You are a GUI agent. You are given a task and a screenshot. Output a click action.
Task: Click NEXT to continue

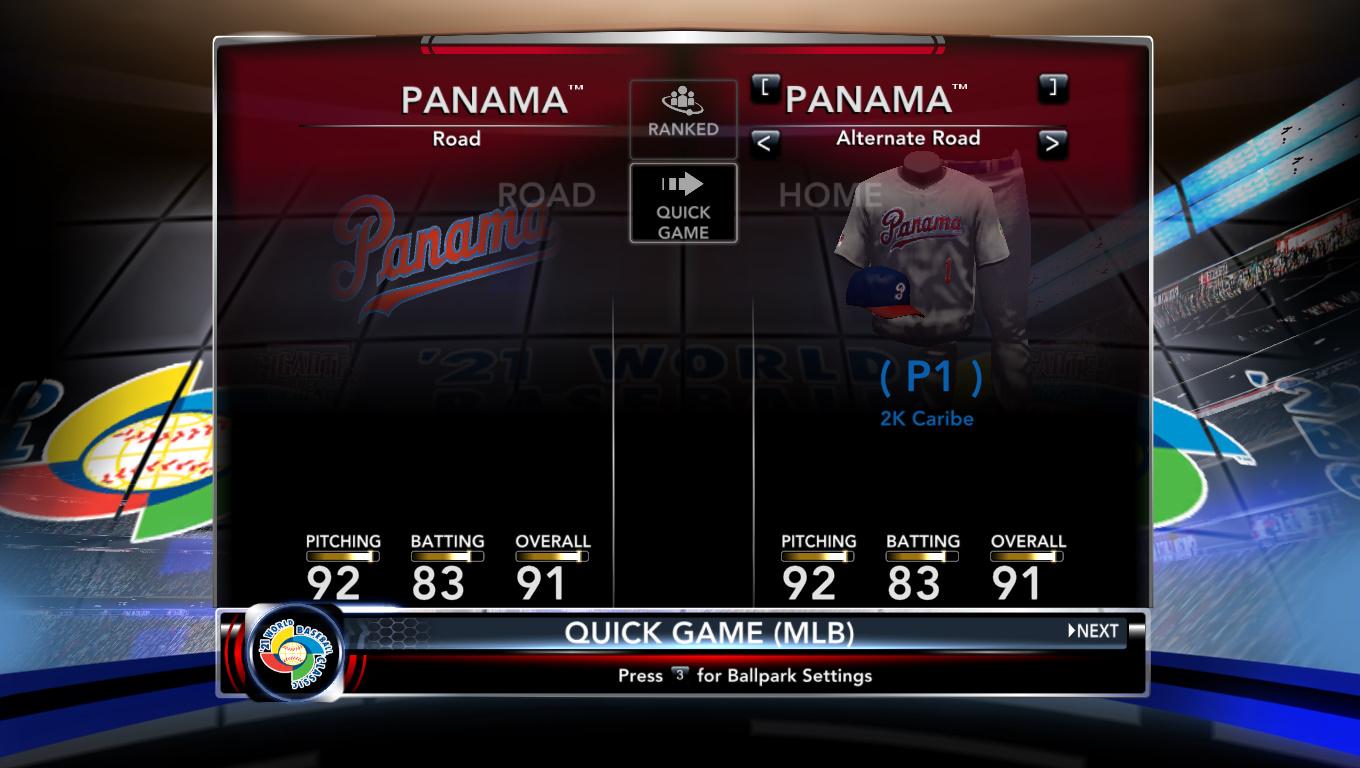(x=1093, y=631)
